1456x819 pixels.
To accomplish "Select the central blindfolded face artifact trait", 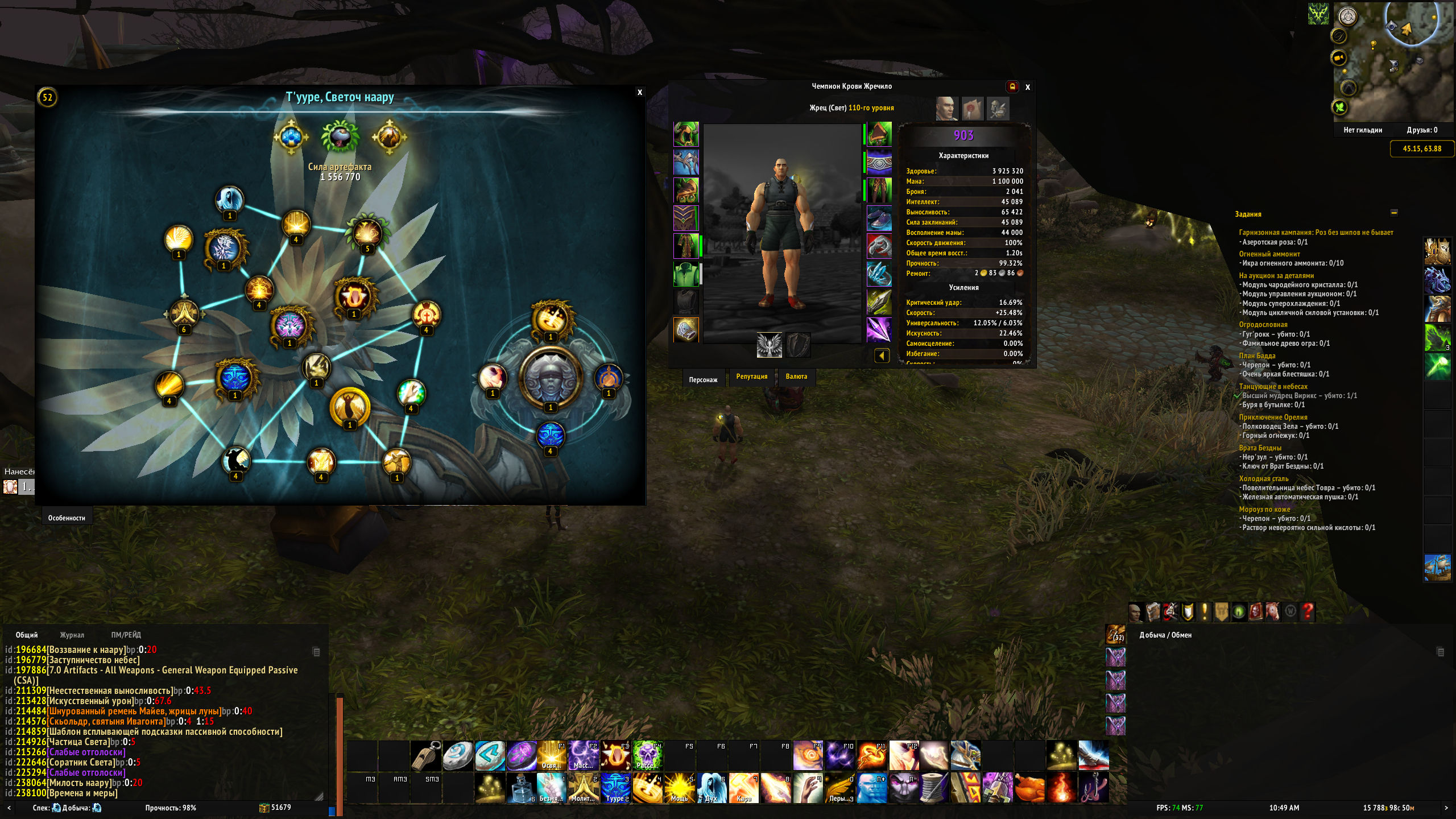I will coord(550,377).
